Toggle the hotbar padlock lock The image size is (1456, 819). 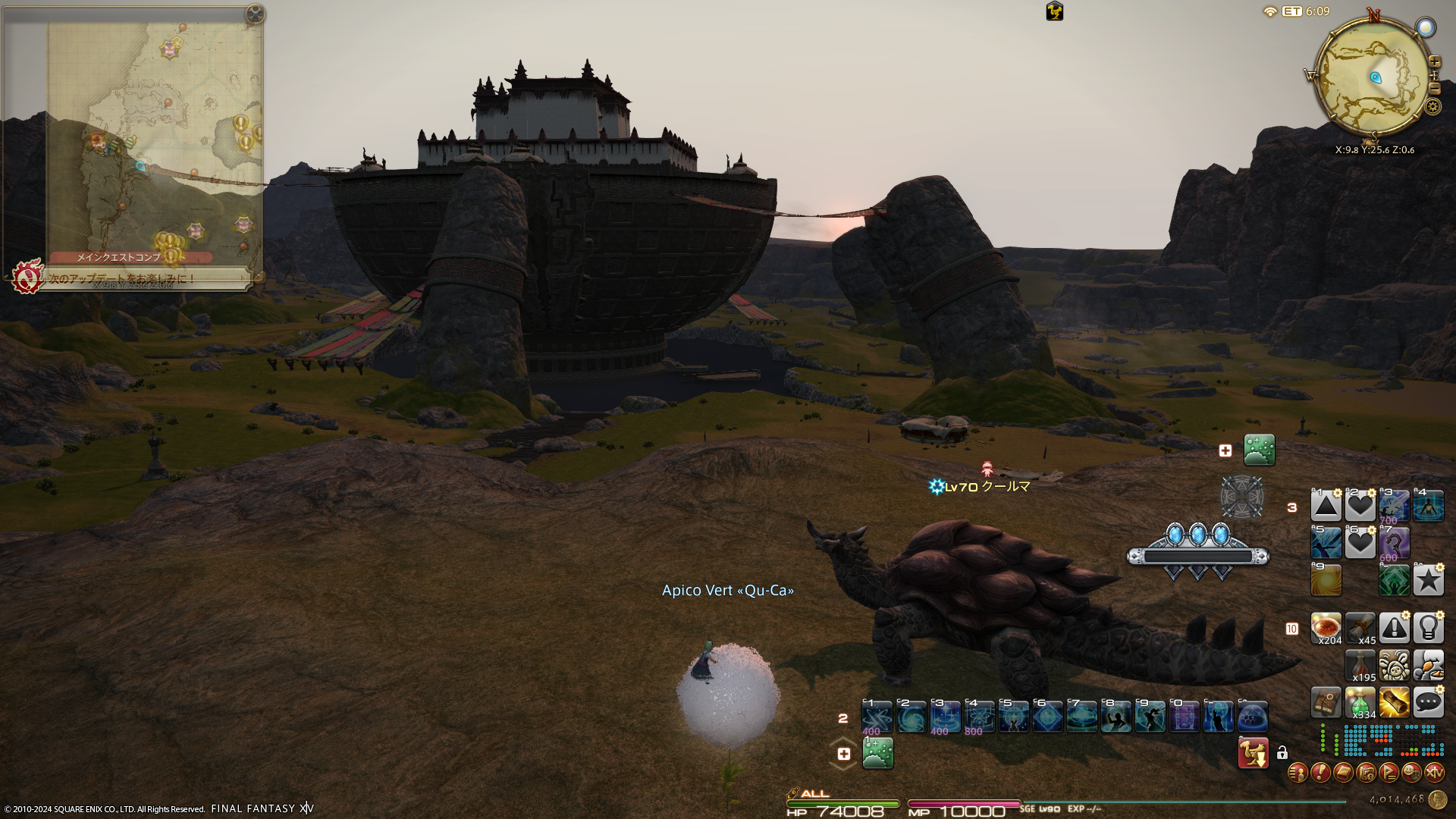coord(1282,753)
